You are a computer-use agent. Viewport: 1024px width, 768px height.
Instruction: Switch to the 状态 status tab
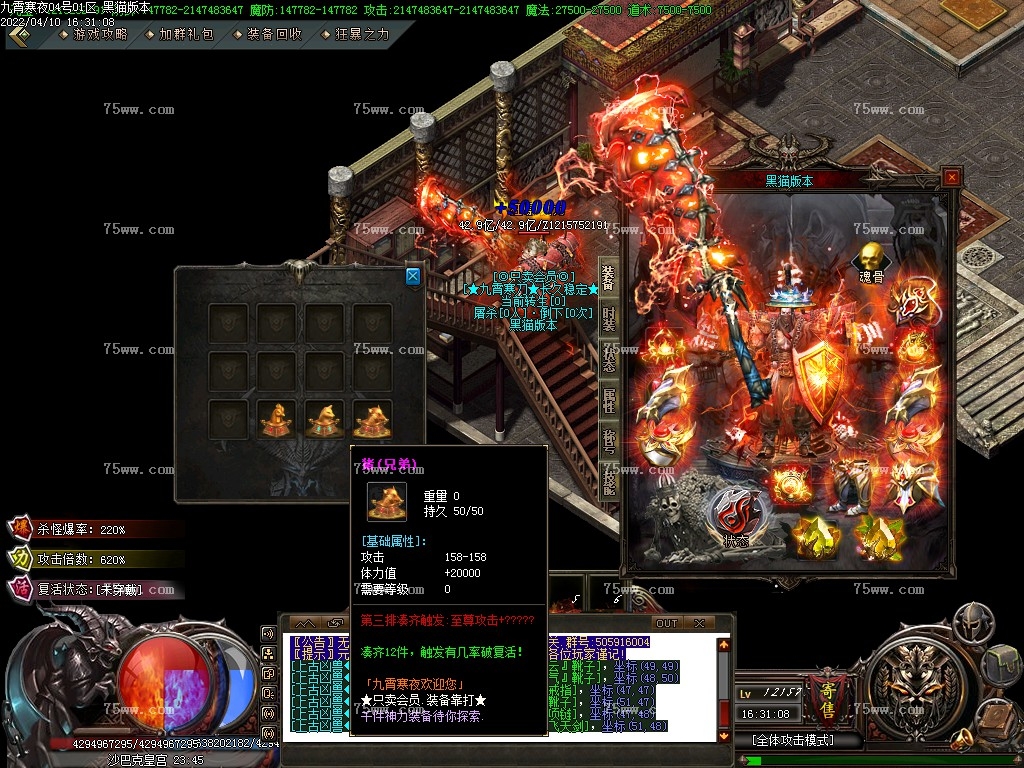tap(608, 359)
